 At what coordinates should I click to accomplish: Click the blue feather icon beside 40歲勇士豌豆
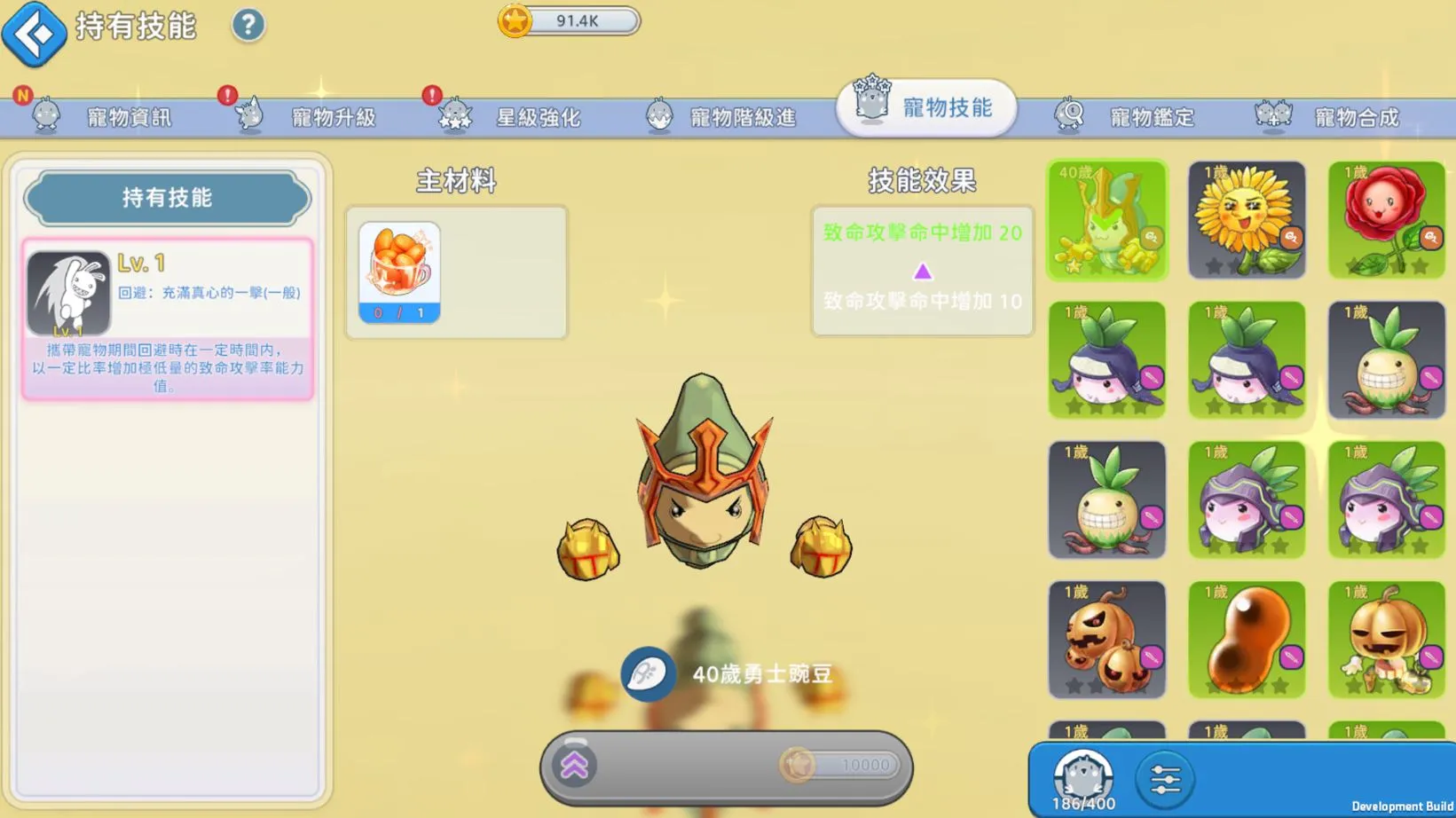pos(648,674)
